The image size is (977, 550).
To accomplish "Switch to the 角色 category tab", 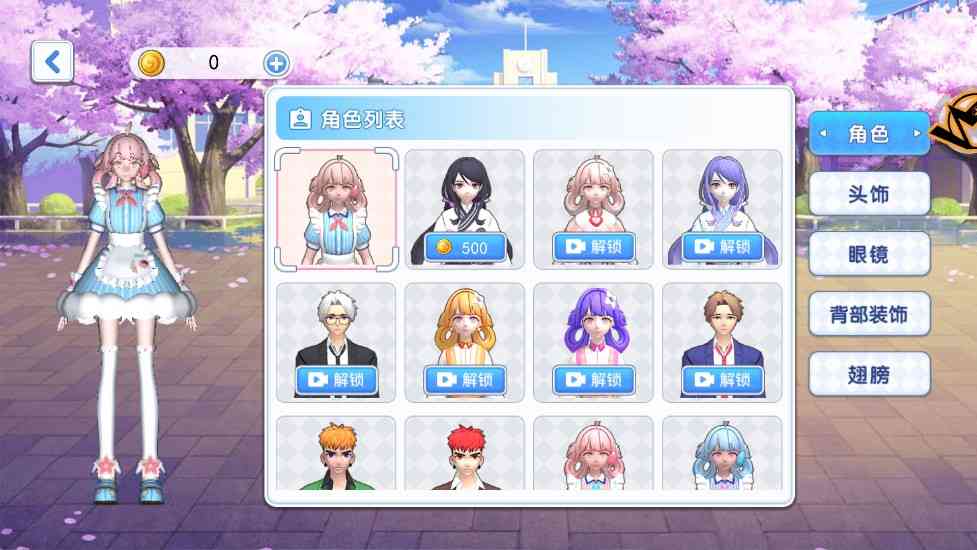I will [869, 133].
